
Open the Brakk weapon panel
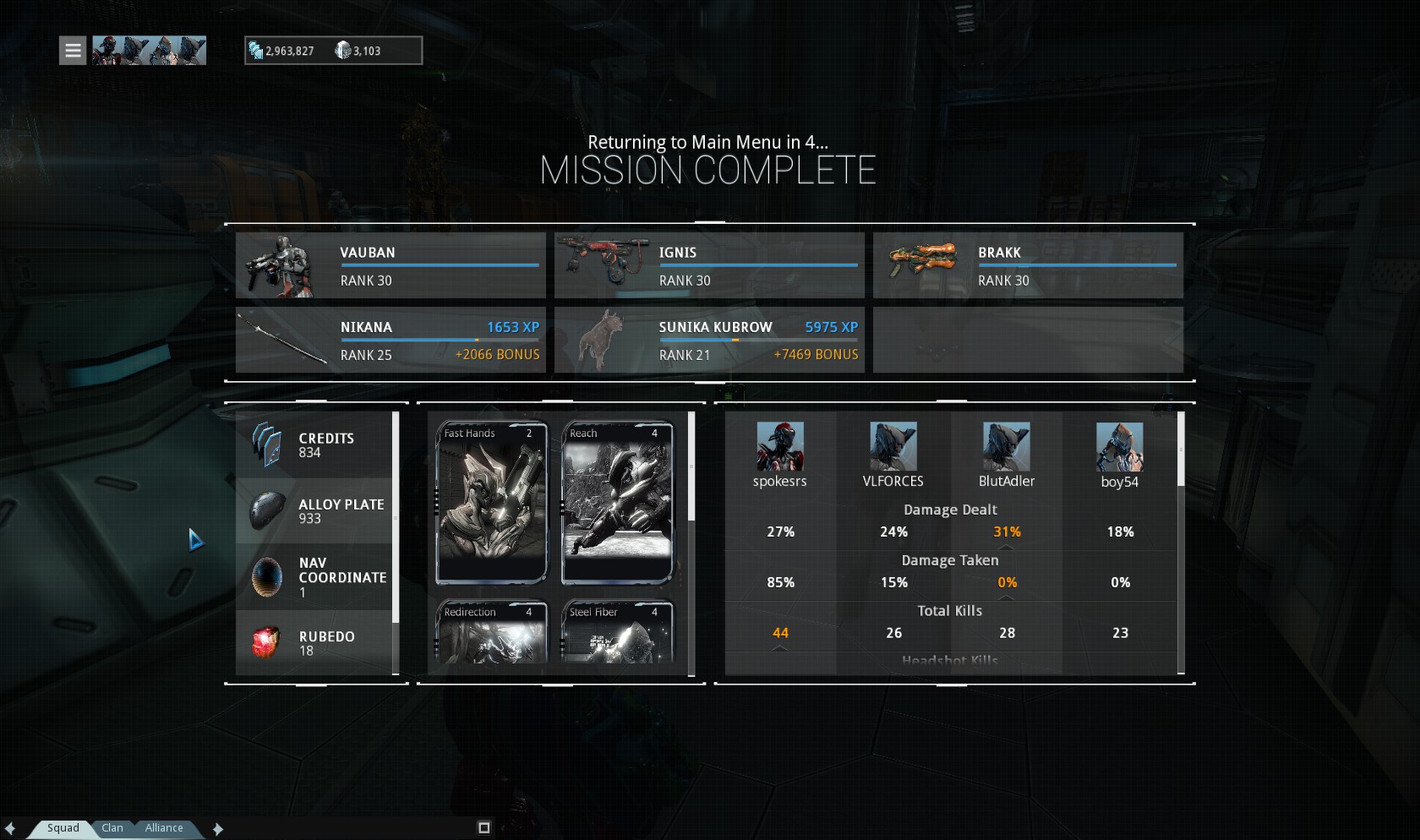point(1028,265)
